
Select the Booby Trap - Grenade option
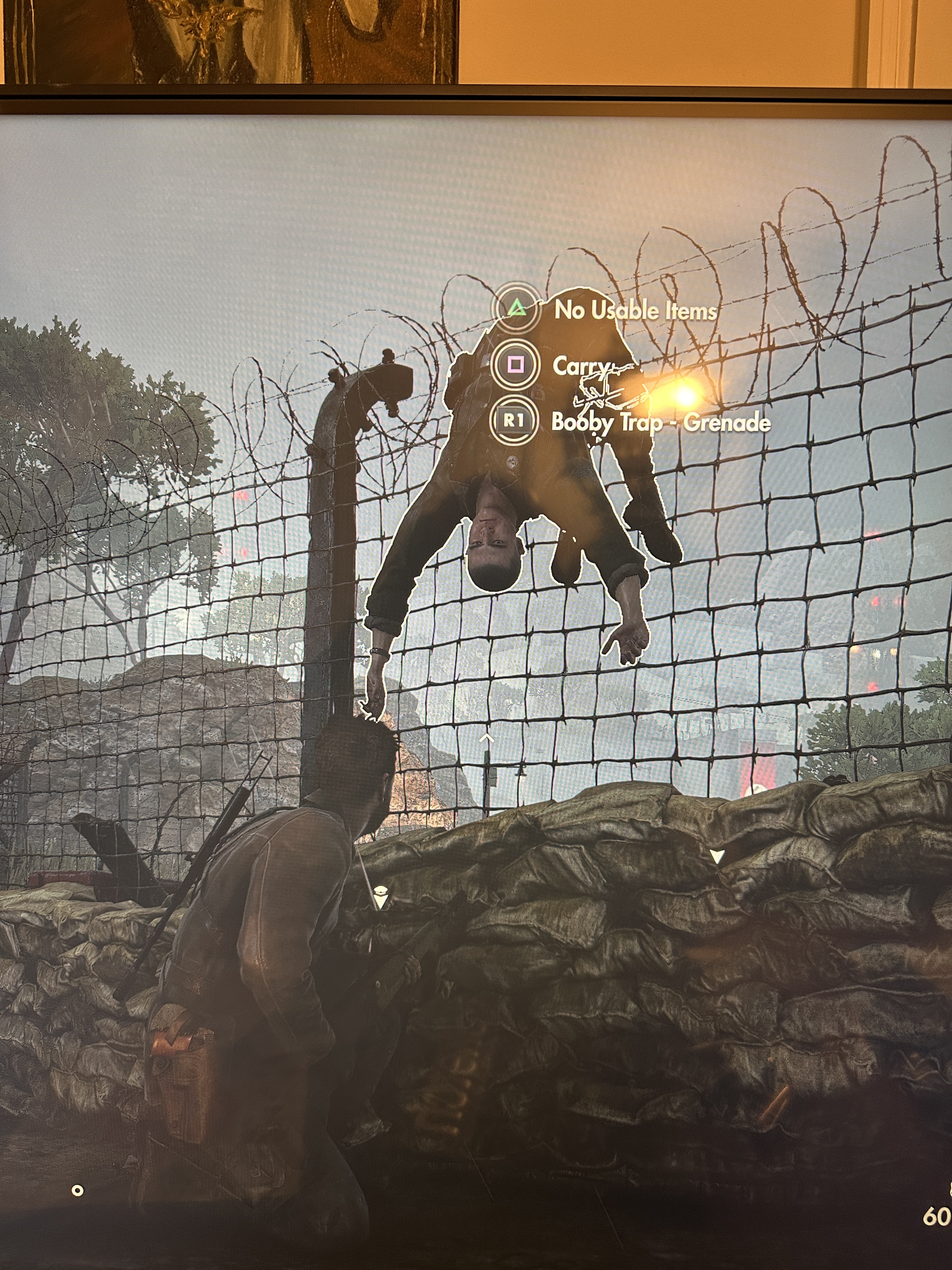coord(660,422)
